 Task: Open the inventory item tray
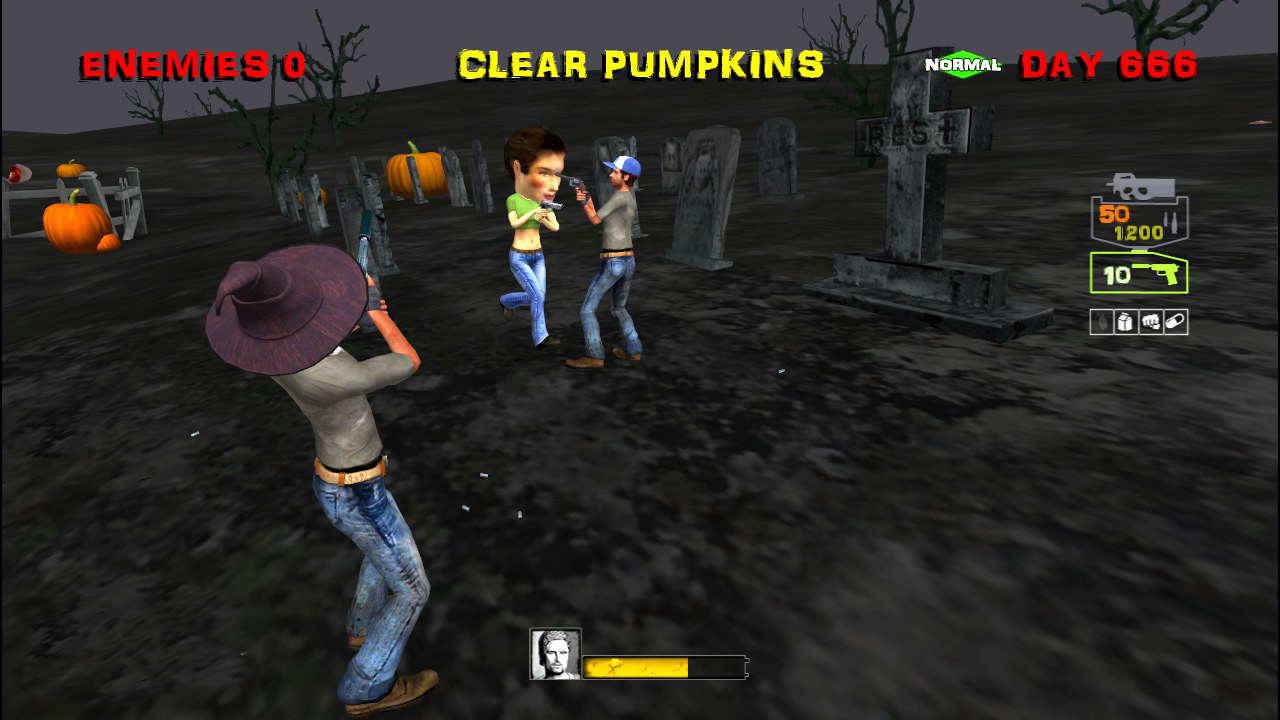[x=1138, y=321]
